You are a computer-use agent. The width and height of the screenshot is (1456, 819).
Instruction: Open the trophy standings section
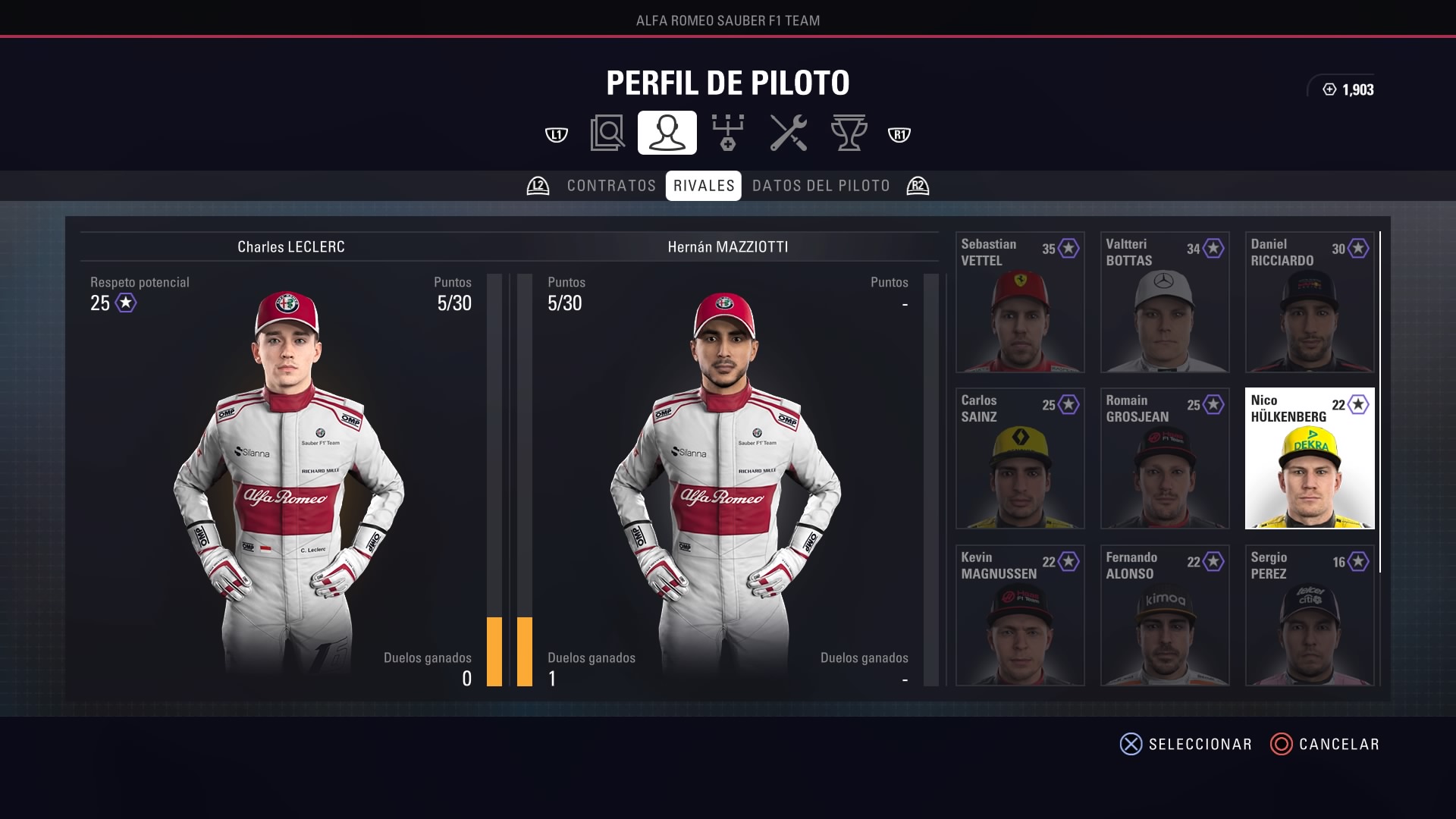[849, 133]
